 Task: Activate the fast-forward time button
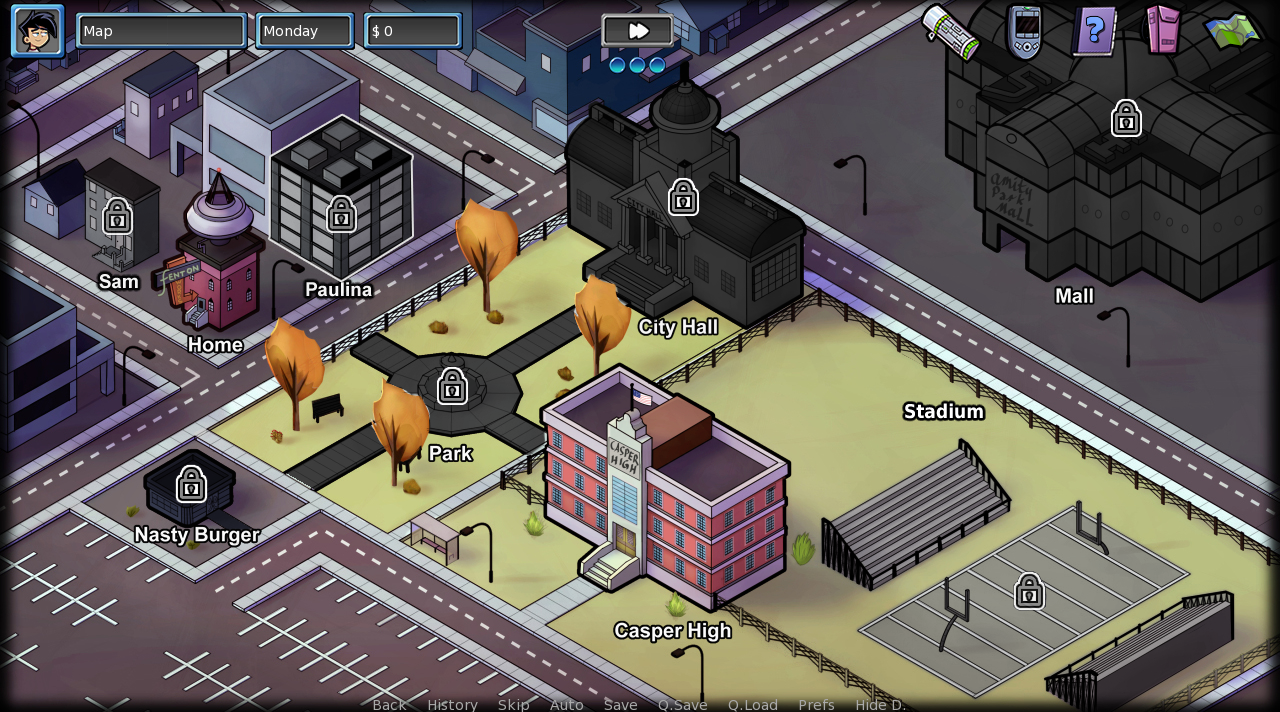pos(638,31)
